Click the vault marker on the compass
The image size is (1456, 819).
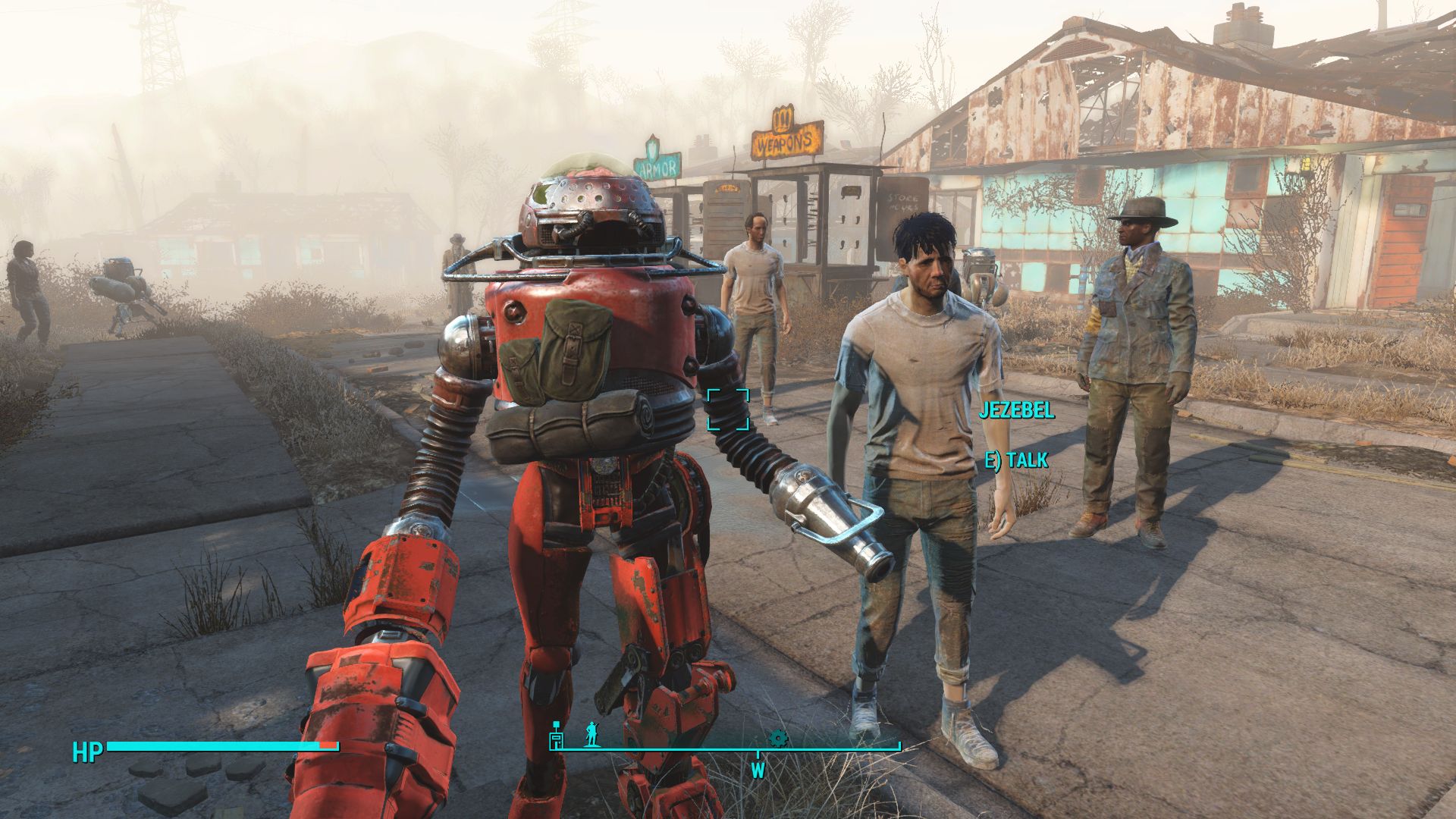[557, 734]
